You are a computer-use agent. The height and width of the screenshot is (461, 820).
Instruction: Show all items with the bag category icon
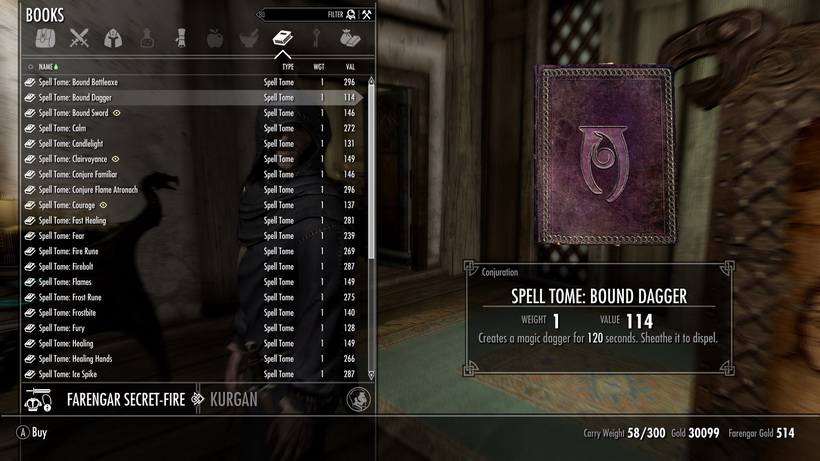45,39
